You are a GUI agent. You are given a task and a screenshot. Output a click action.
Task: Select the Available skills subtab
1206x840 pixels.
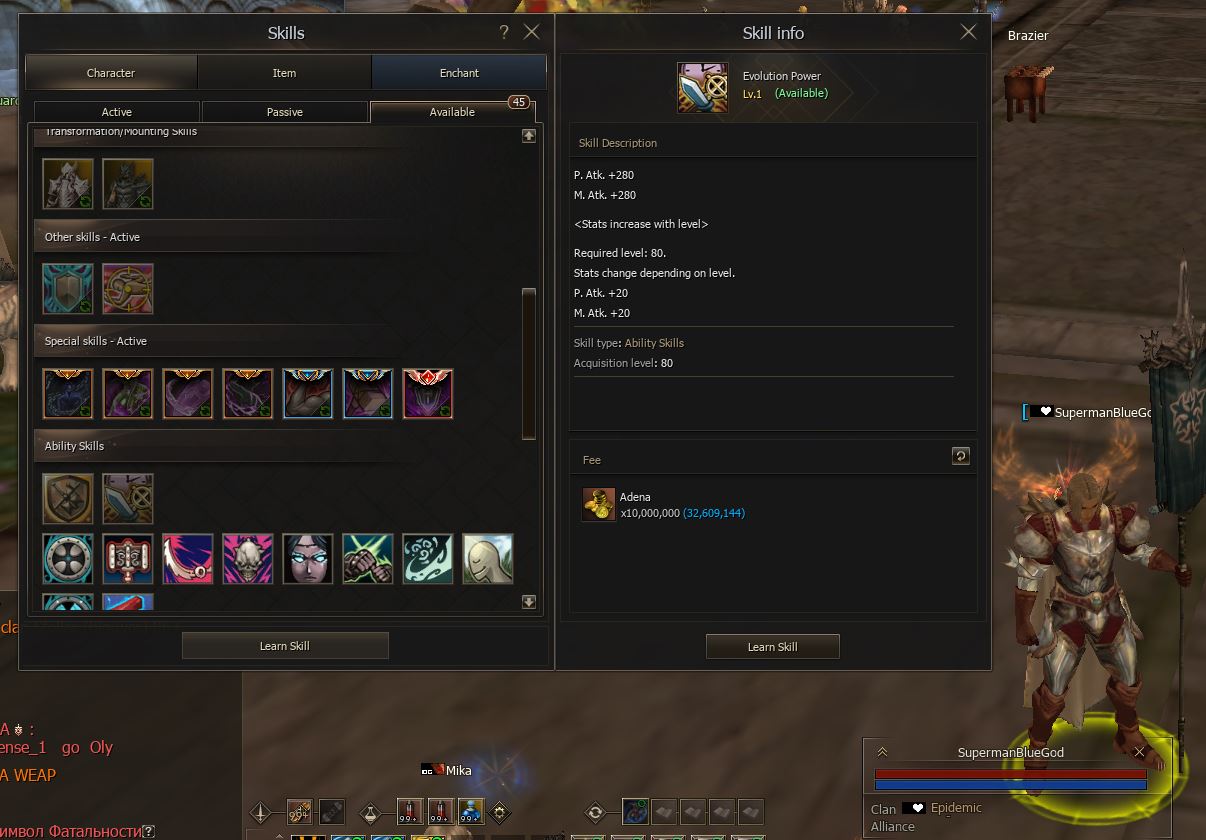(452, 112)
